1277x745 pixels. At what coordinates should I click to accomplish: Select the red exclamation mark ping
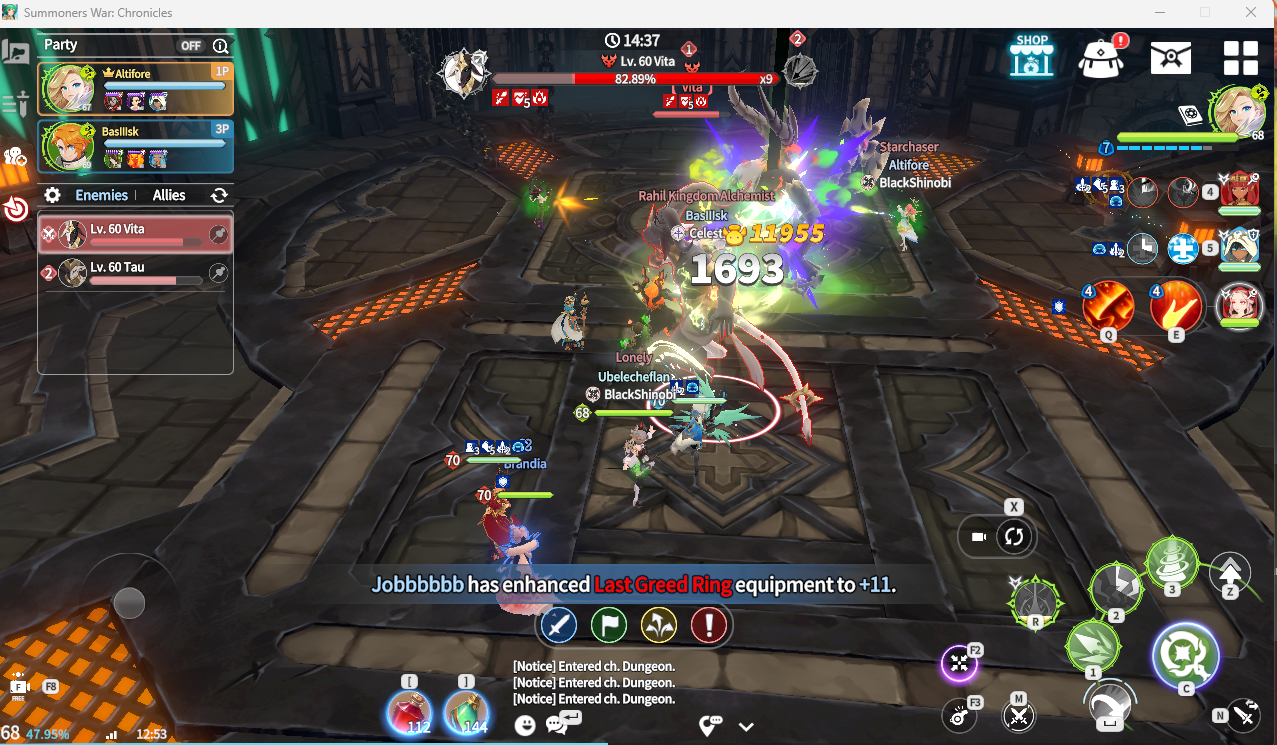(709, 626)
